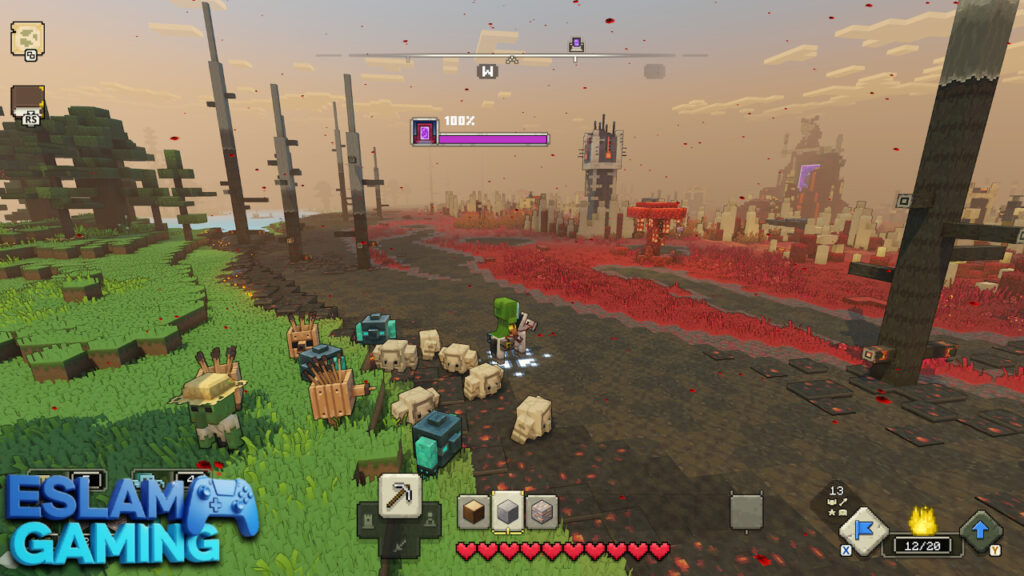The image size is (1024, 576).
Task: Activate the blue banner rally button
Action: pos(863,532)
